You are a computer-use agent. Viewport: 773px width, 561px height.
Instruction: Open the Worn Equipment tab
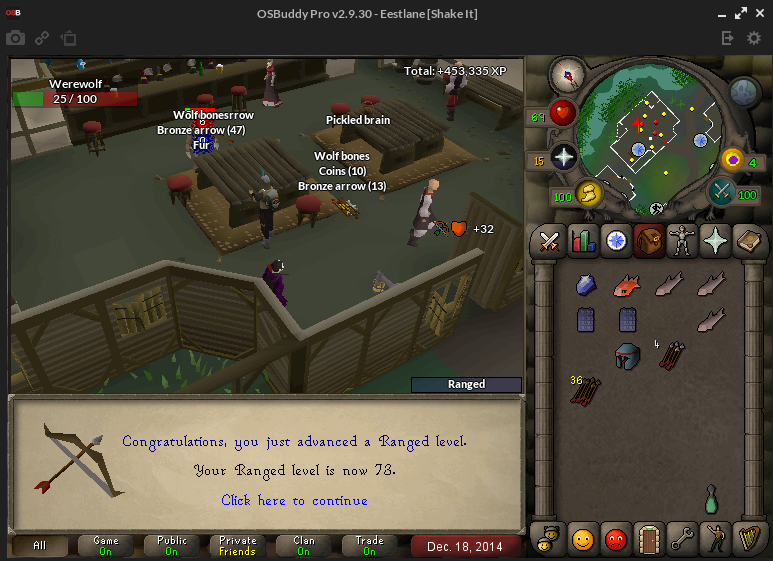click(x=683, y=240)
